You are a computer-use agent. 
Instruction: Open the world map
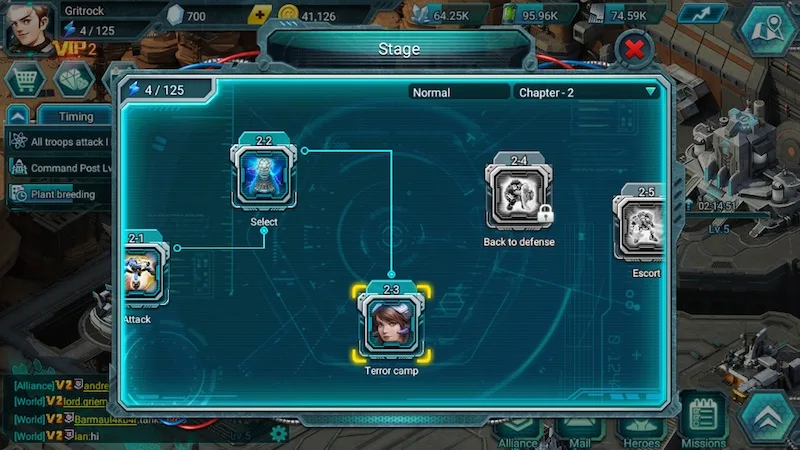click(769, 28)
